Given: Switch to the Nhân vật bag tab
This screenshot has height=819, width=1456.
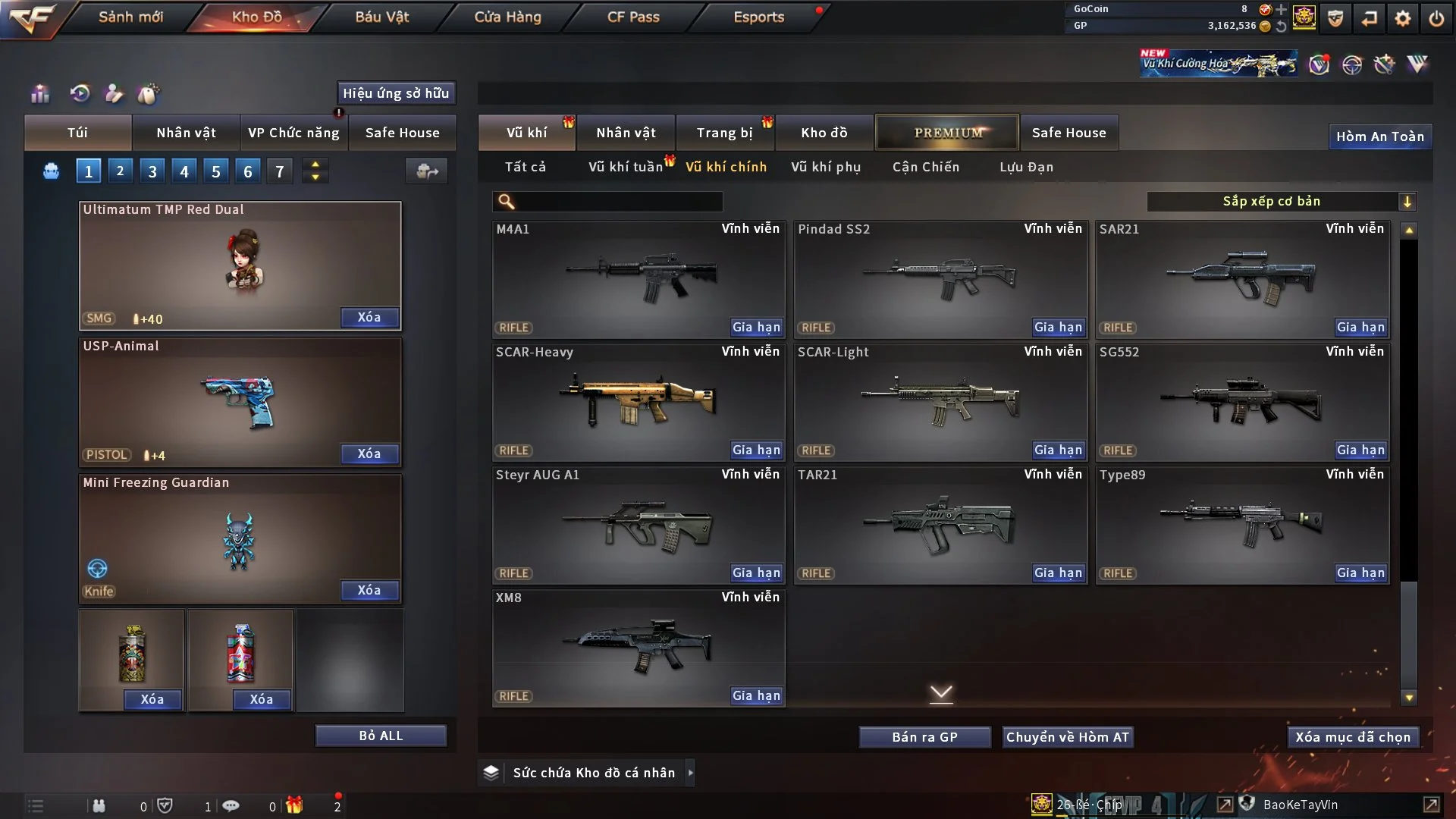Looking at the screenshot, I should coord(186,133).
